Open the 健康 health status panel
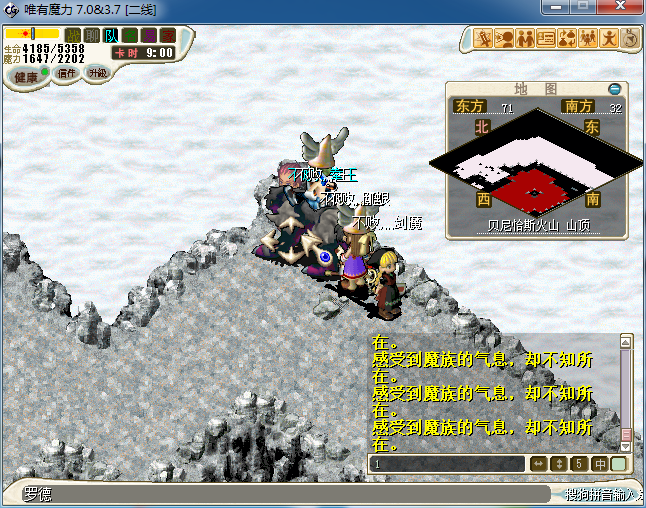 click(x=25, y=77)
